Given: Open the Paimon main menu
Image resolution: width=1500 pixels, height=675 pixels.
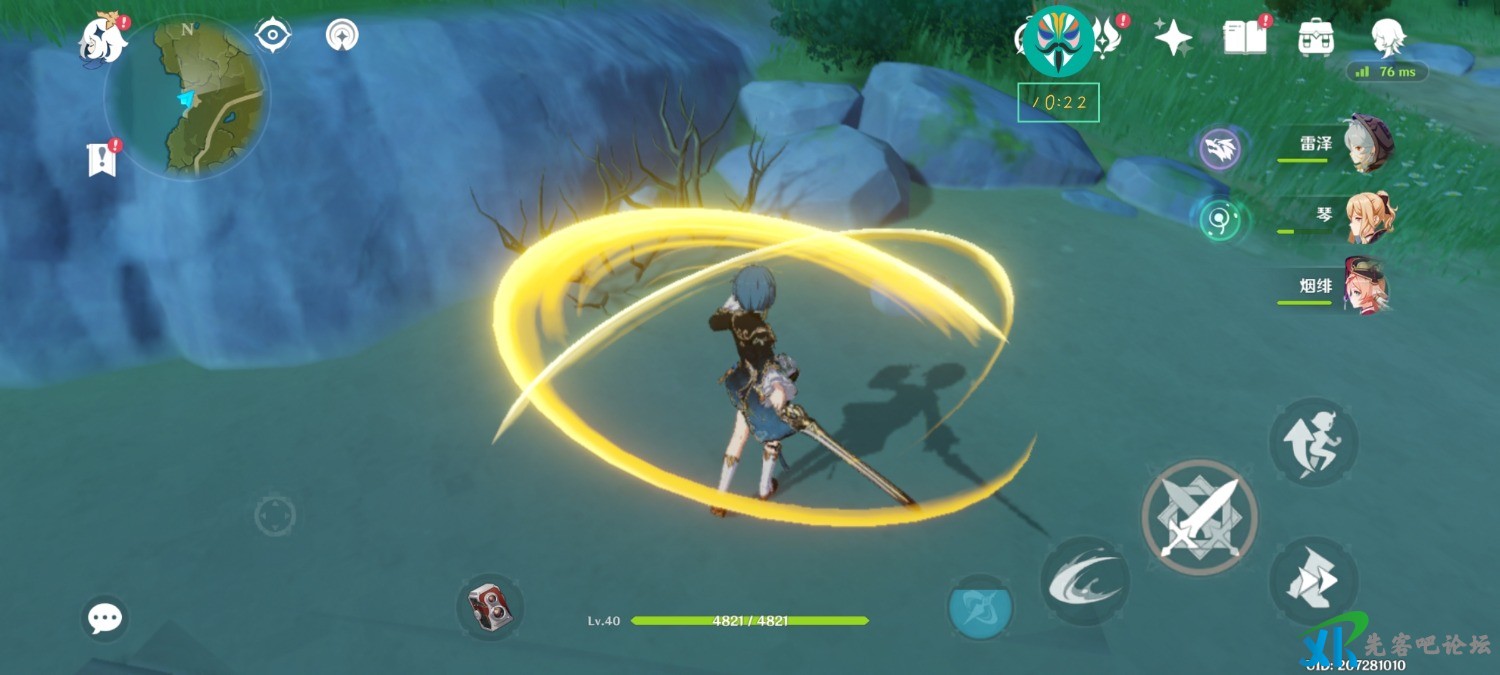Looking at the screenshot, I should coord(104,40).
